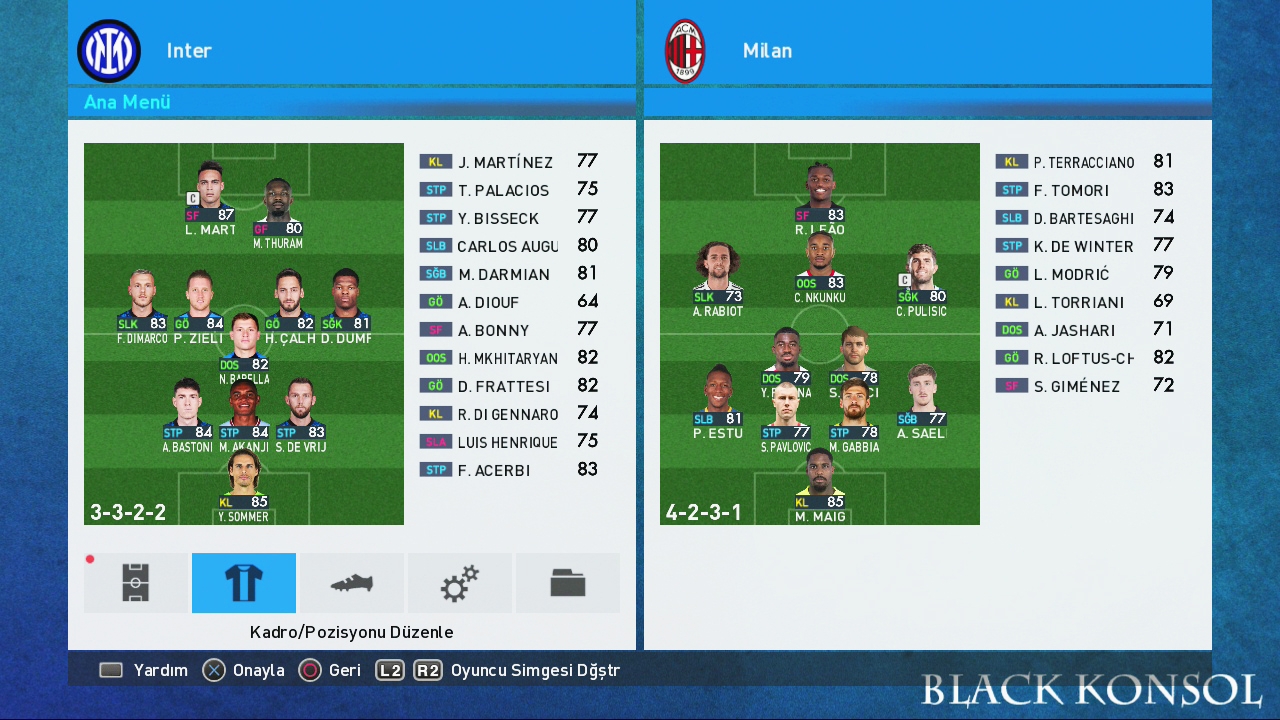Screen dimensions: 1280x720
Task: Select S. Giménez substitute row
Action: point(1084,386)
